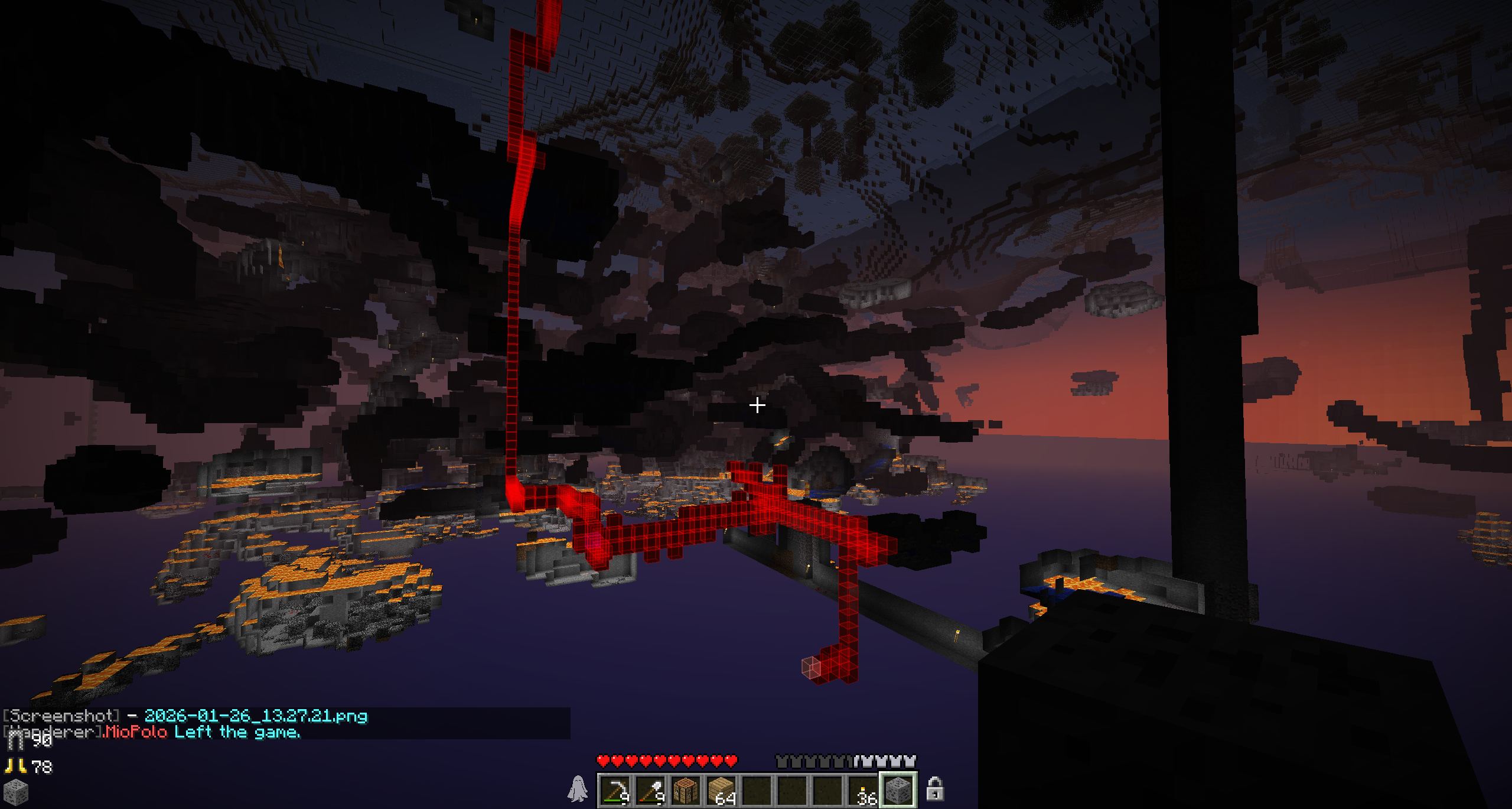Select the shovel hotbar slot

[650, 790]
